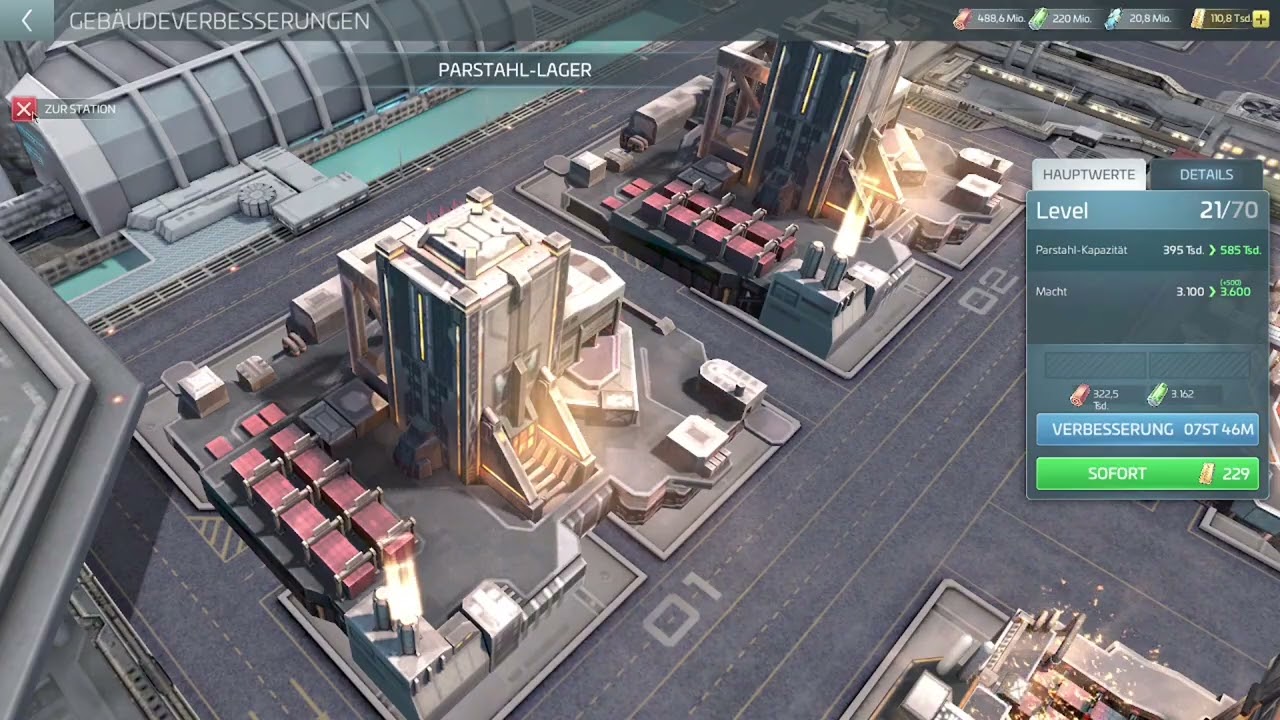Finish instantly with the Sofort button
This screenshot has height=720, width=1280.
(1147, 474)
